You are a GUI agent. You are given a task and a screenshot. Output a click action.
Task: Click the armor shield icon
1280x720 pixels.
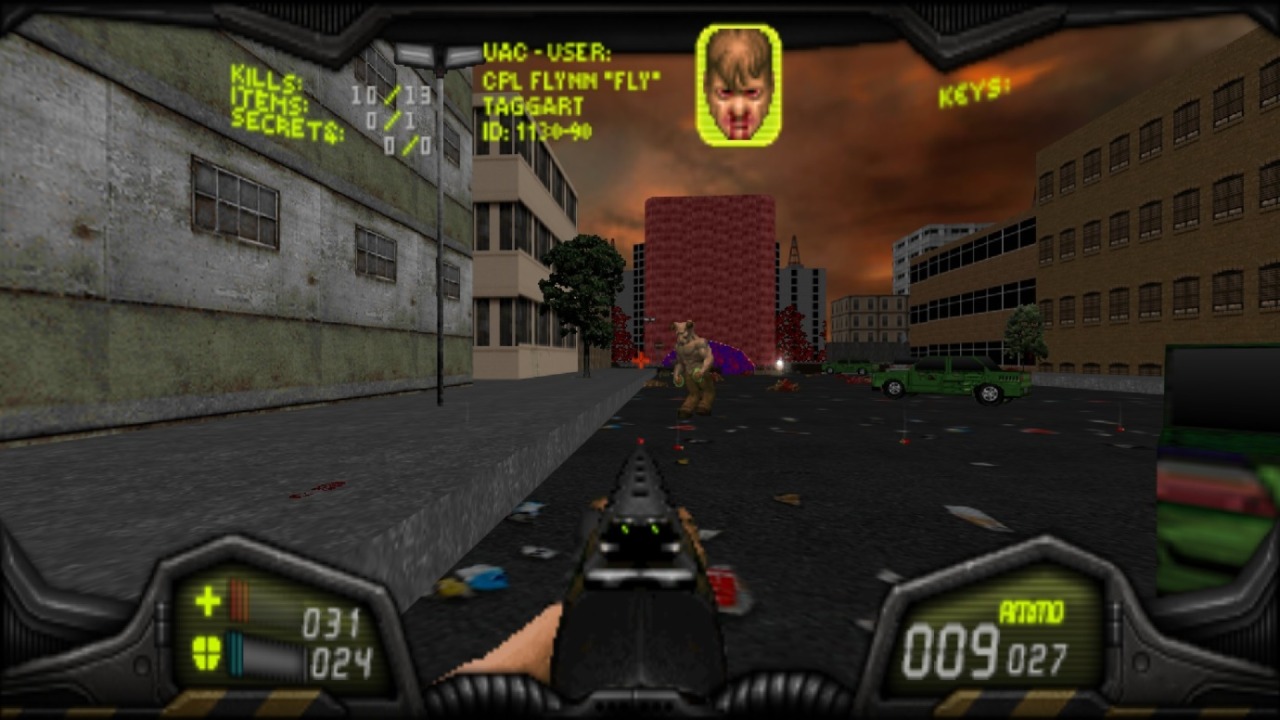pyautogui.click(x=207, y=653)
